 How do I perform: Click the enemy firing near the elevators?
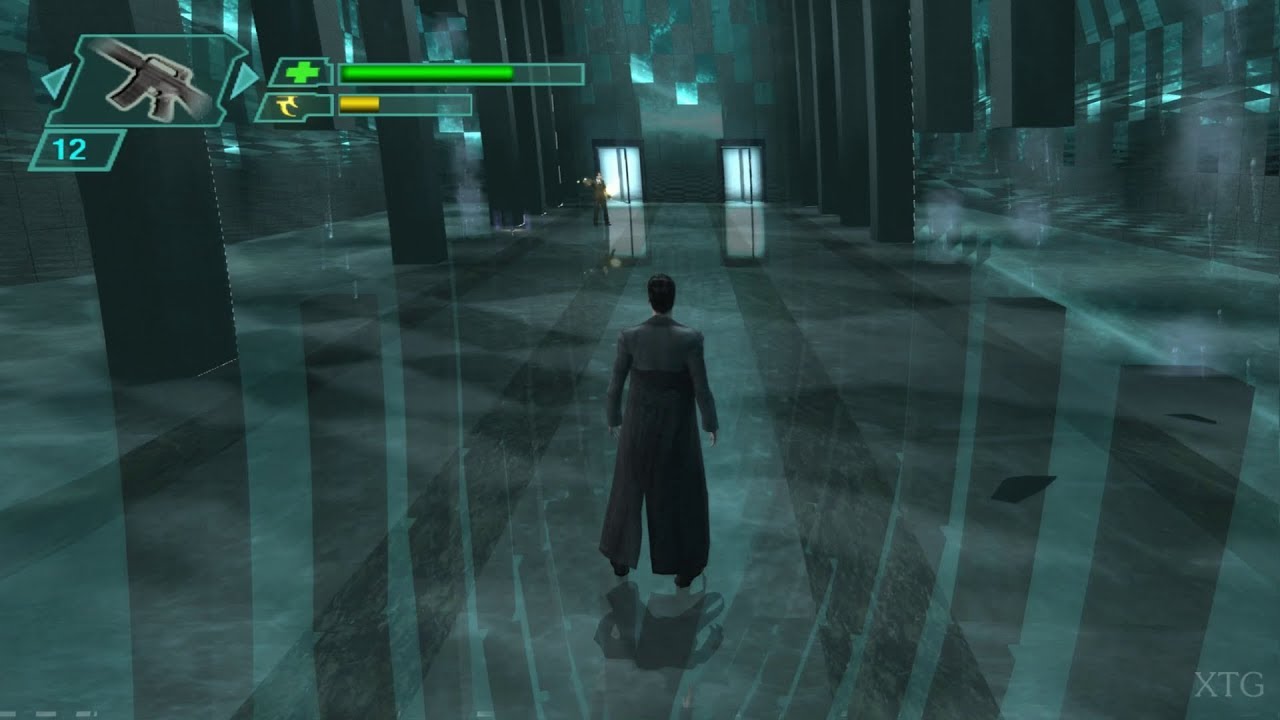600,195
